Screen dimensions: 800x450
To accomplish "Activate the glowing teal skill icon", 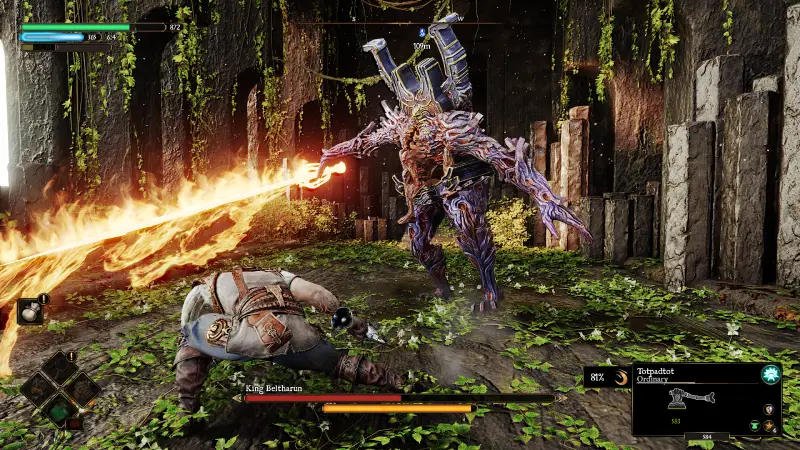I will point(771,374).
